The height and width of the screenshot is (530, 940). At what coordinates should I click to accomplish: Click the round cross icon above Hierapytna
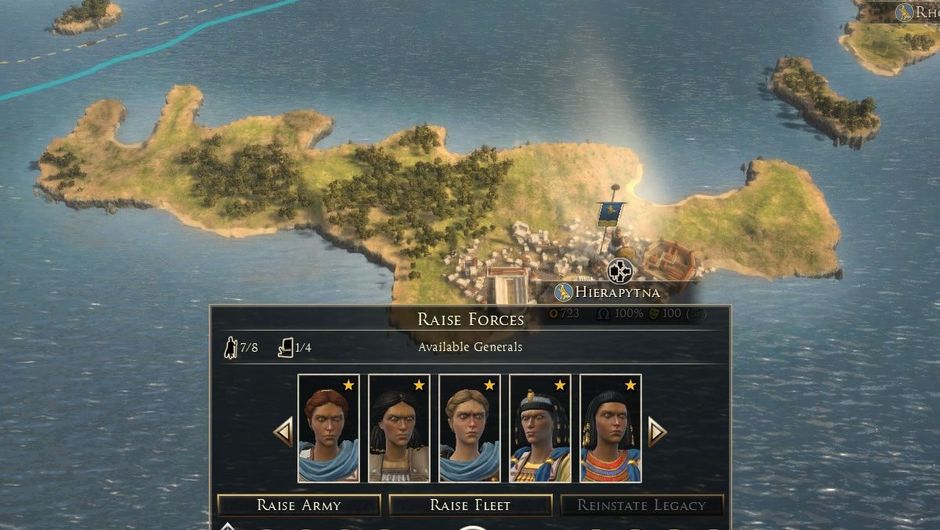(621, 270)
